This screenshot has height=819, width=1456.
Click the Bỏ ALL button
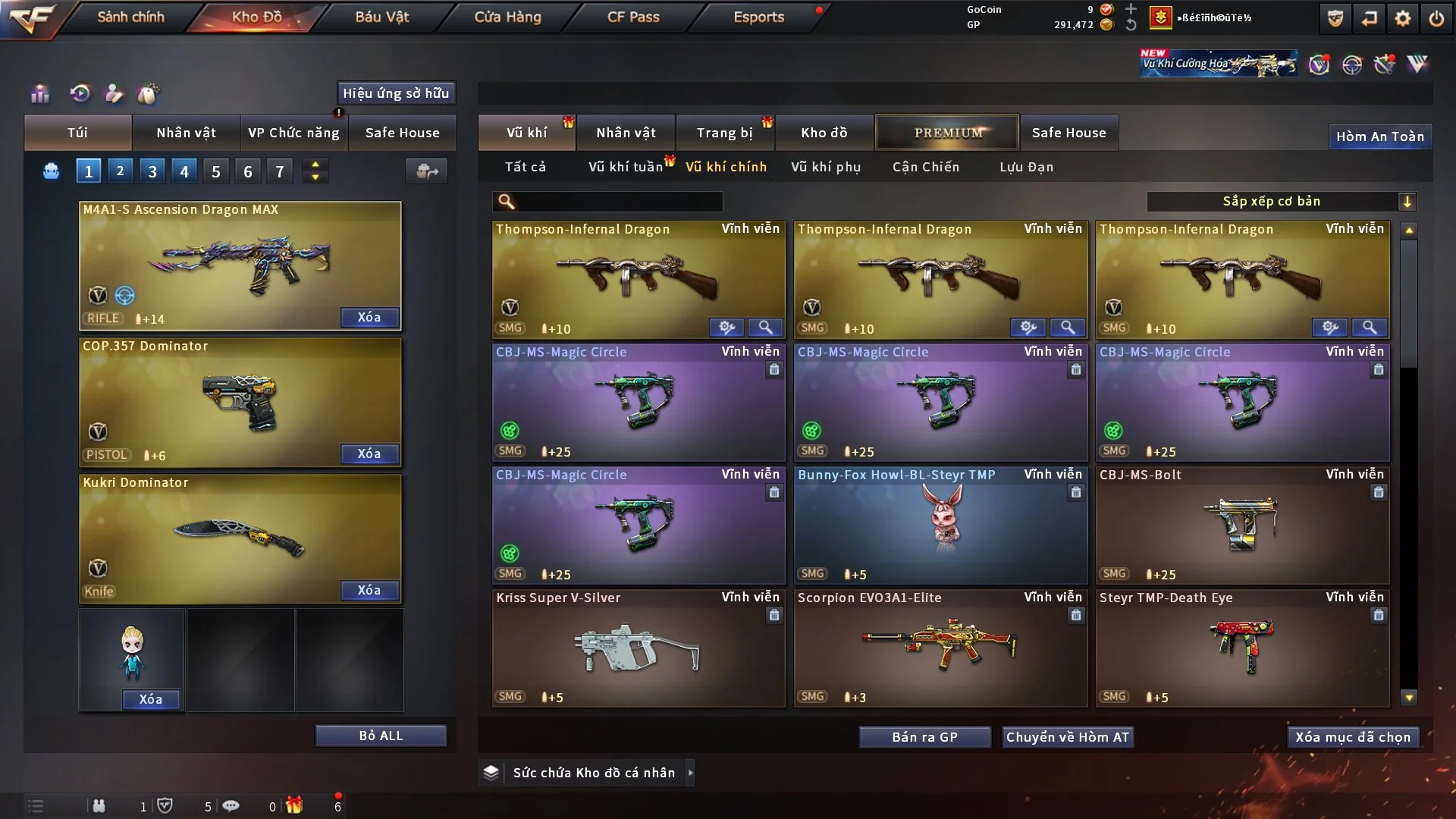pyautogui.click(x=381, y=736)
